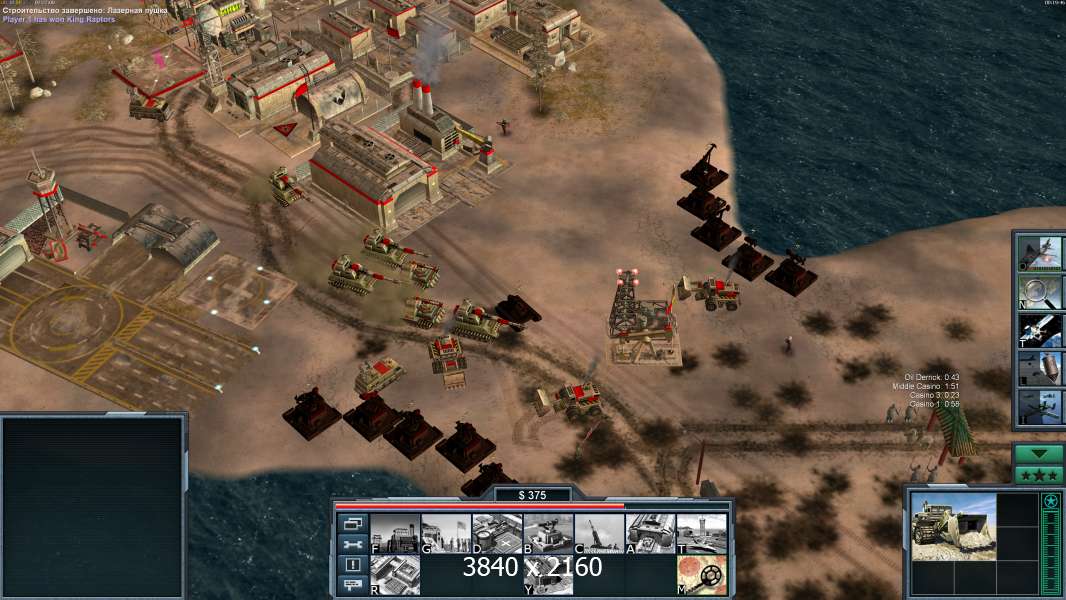Viewport: 1066px width, 600px height.
Task: Activate the satellite general's power
Action: tap(1040, 330)
